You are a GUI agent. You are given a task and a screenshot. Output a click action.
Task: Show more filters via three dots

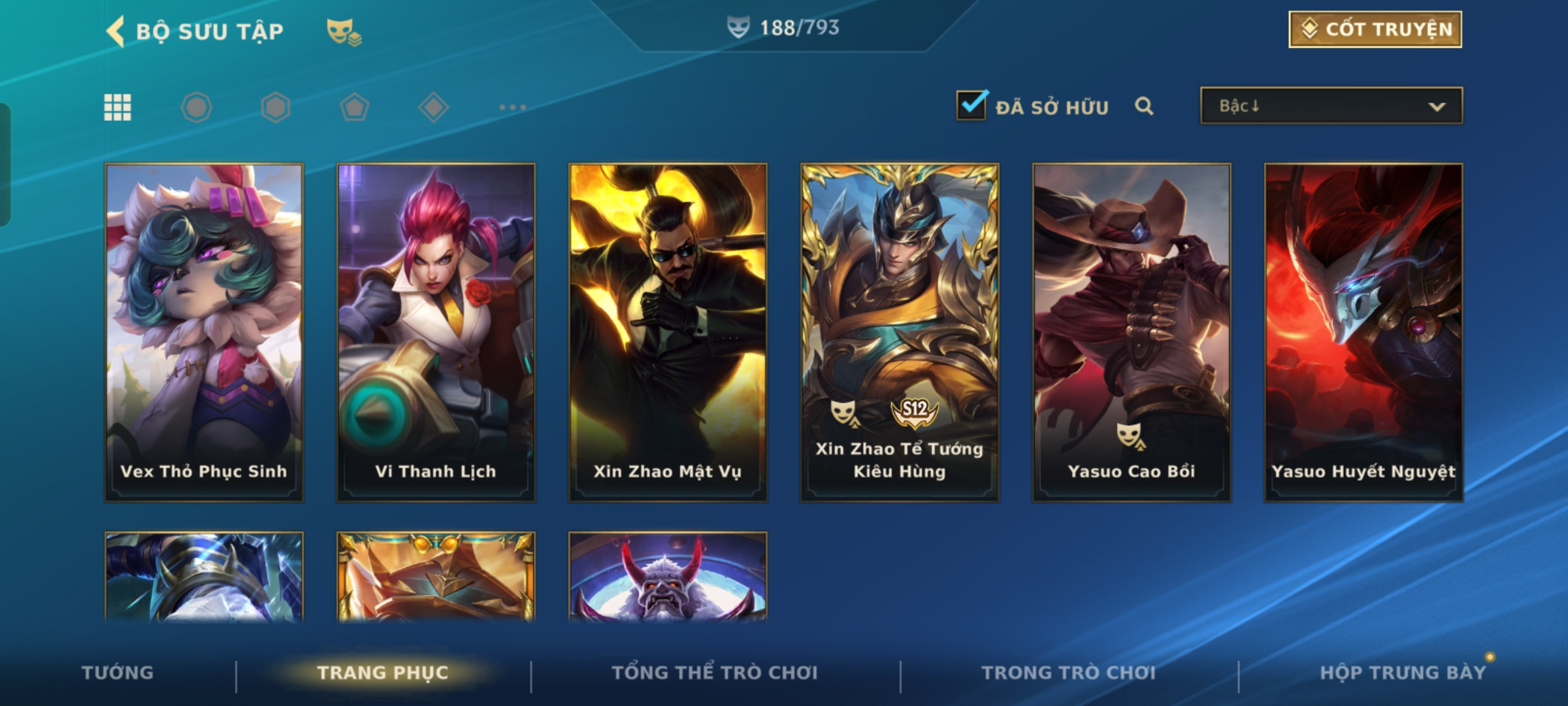coord(512,107)
